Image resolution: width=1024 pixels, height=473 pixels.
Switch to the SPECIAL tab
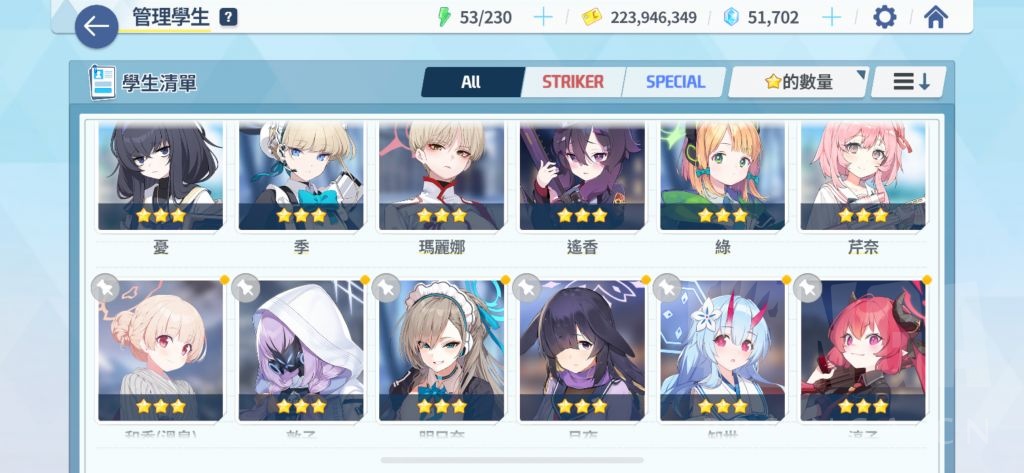coord(675,82)
